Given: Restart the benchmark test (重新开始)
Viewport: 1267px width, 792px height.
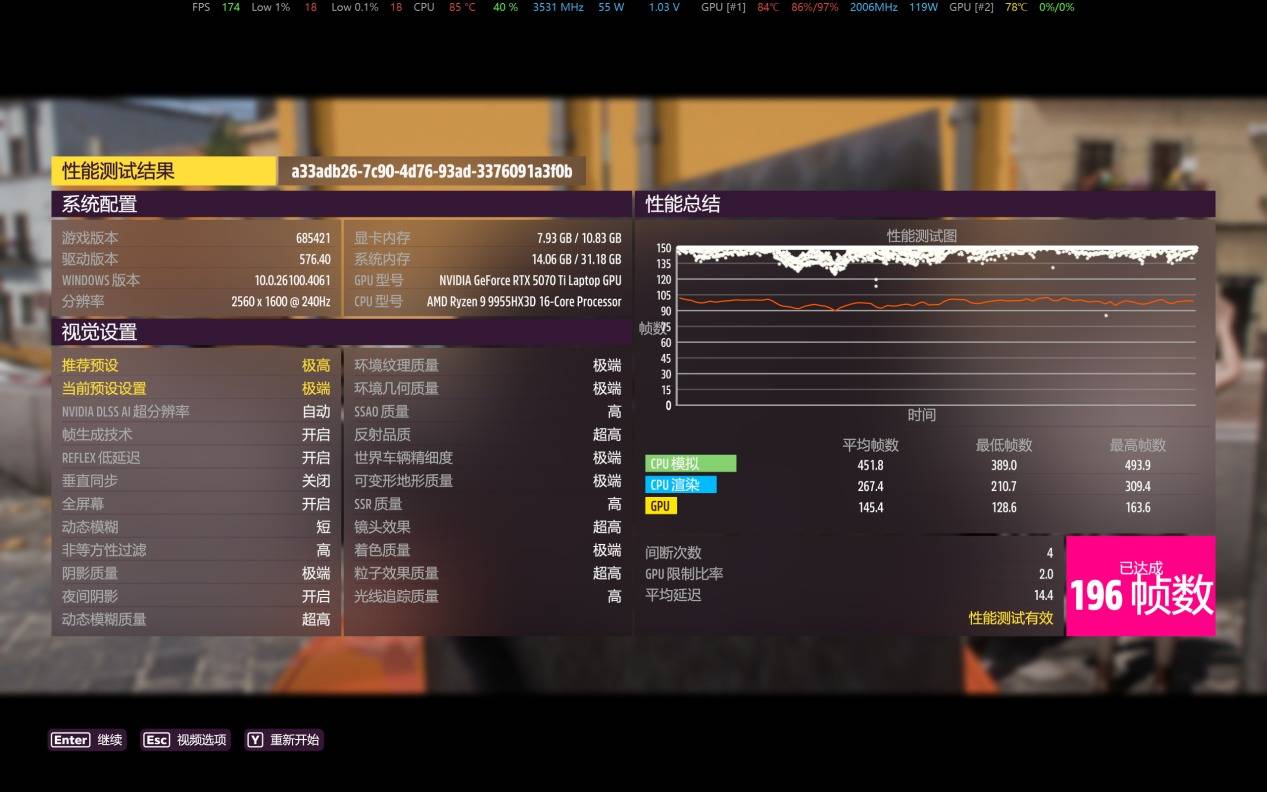Looking at the screenshot, I should tap(284, 740).
